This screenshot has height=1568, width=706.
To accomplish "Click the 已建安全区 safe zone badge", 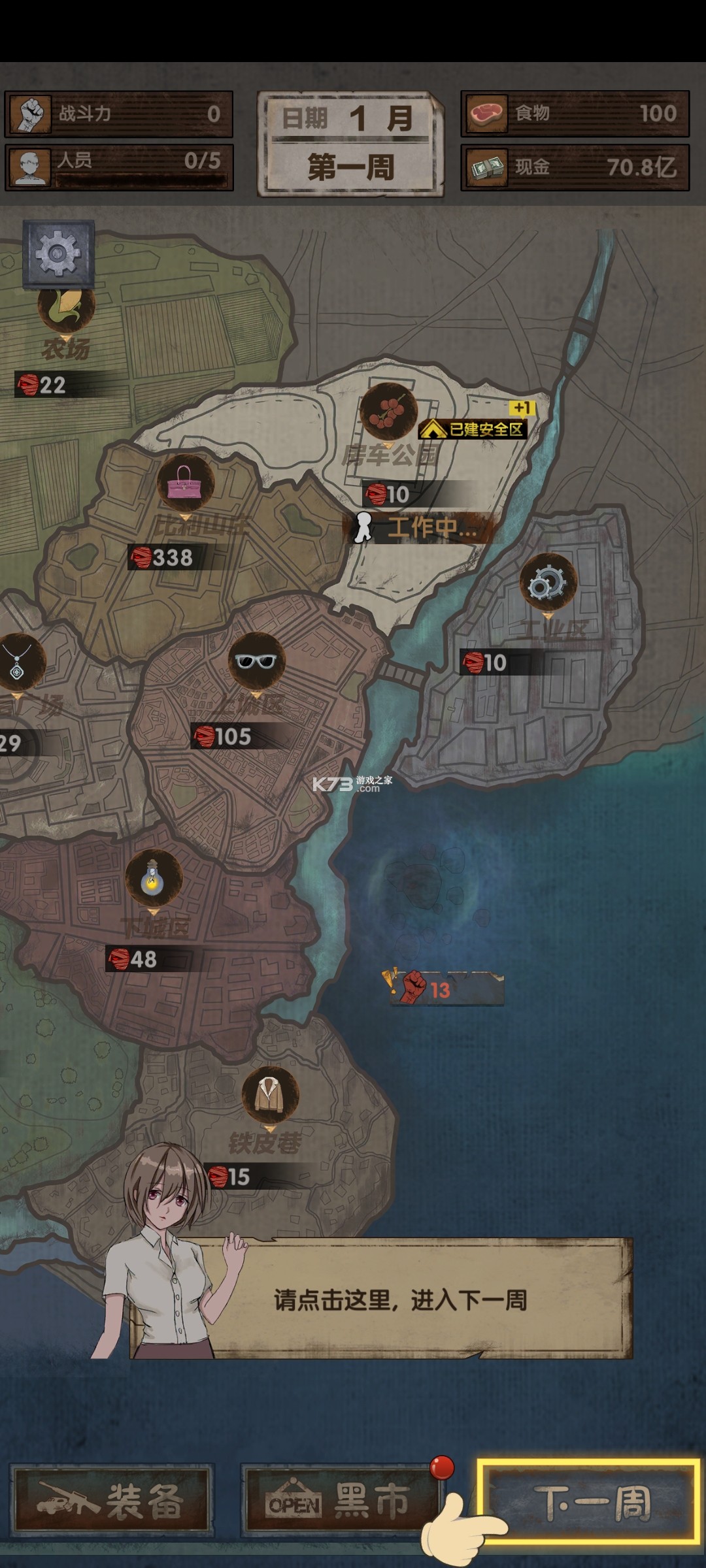I will (x=474, y=429).
